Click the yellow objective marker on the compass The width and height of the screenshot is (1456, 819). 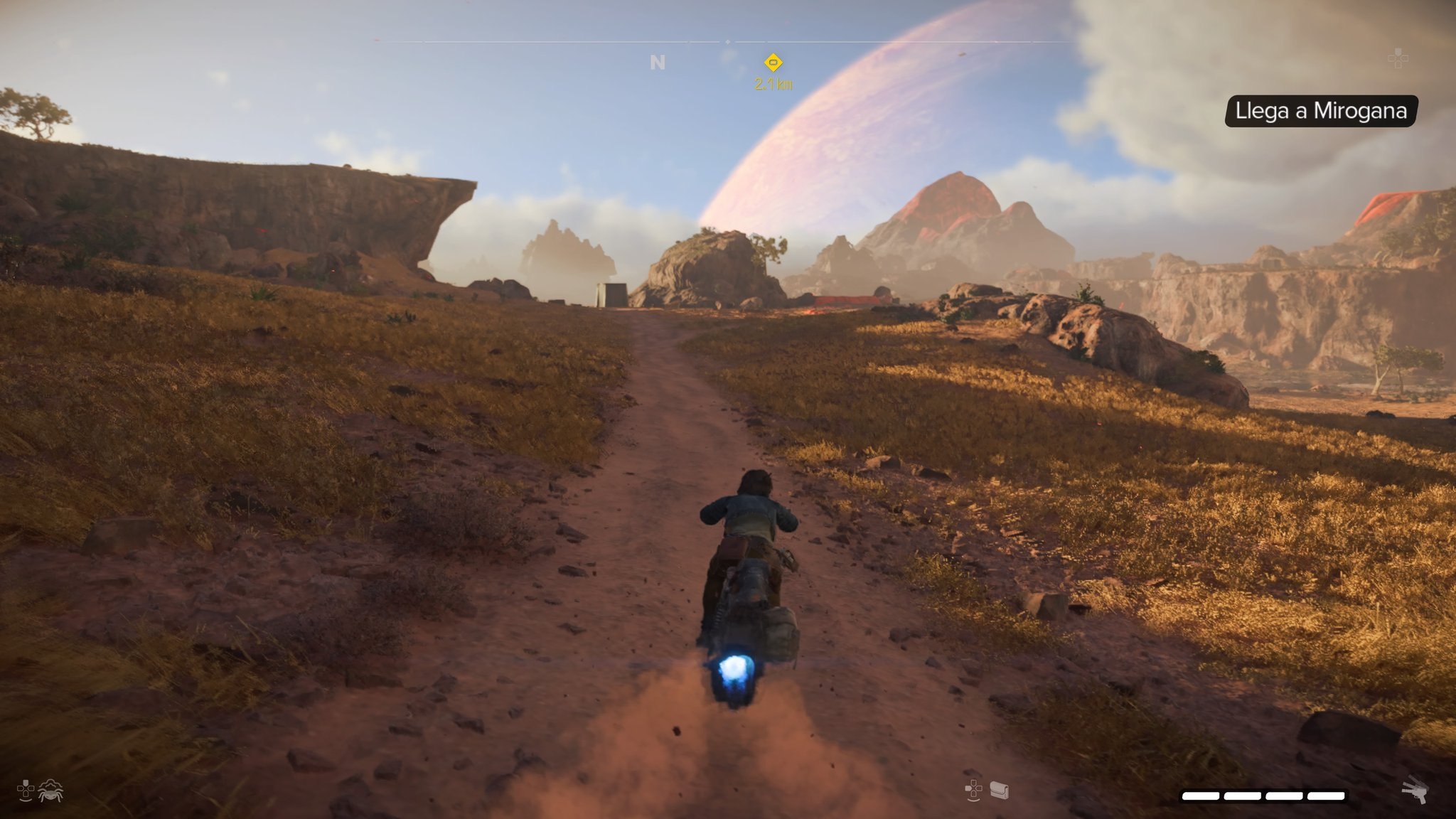773,62
